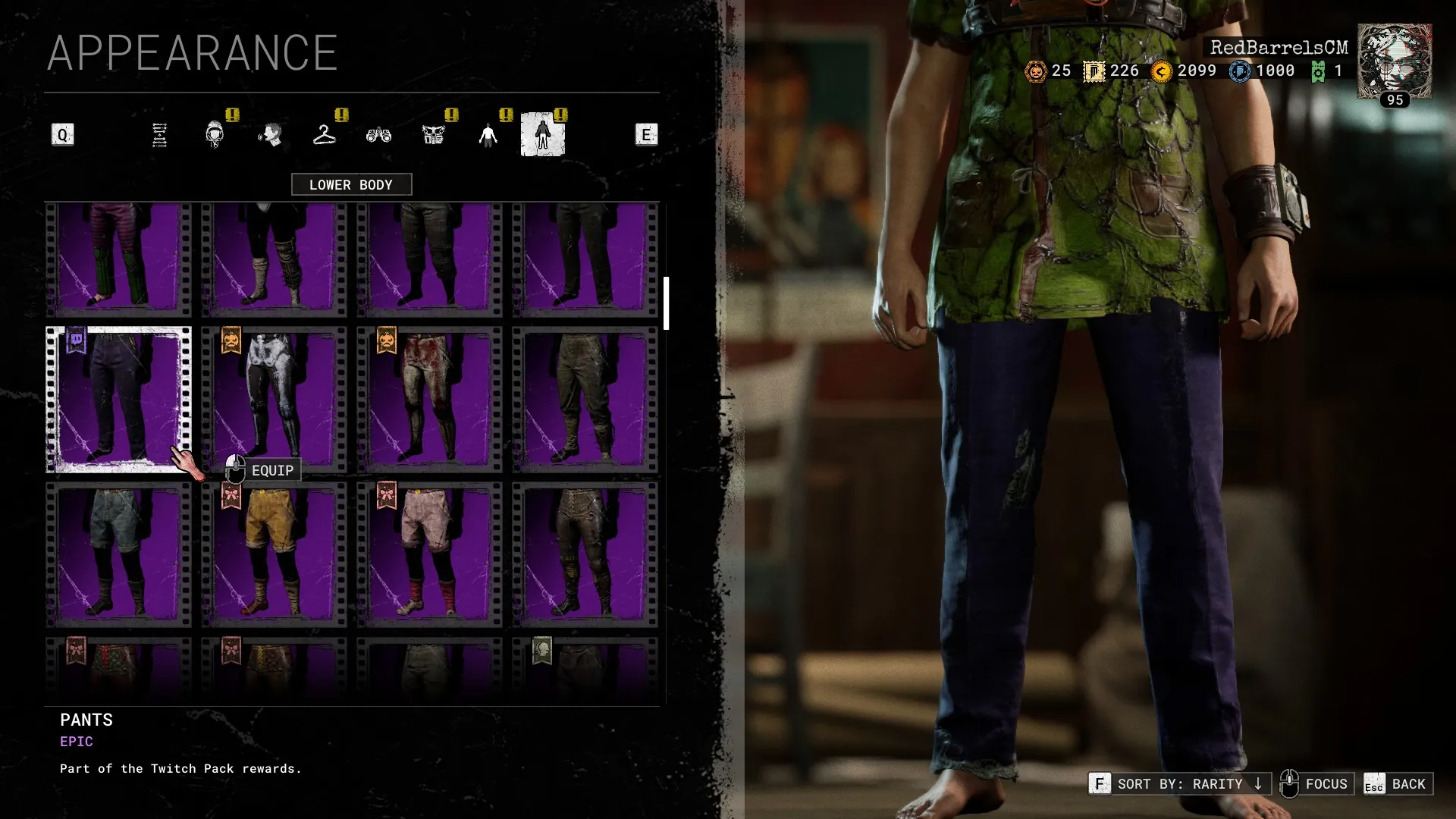1456x819 pixels.
Task: Go back using the Back button
Action: 1398,784
